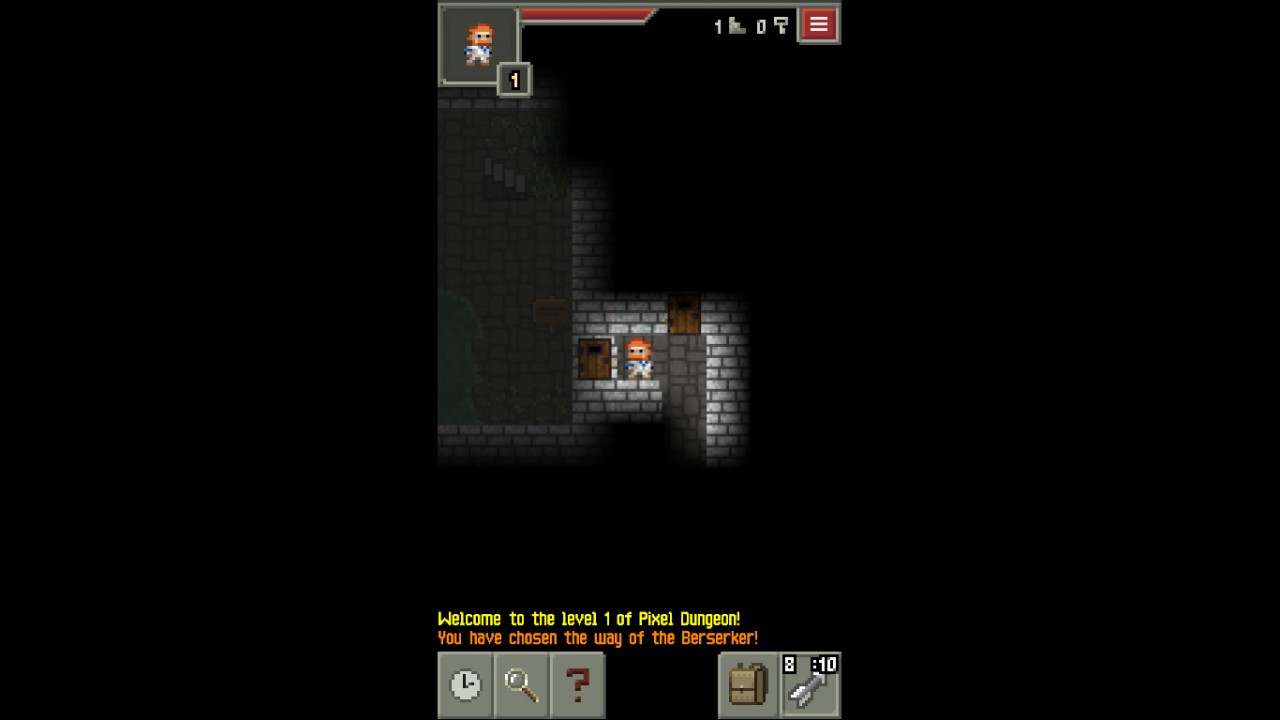Viewport: 1280px width, 720px height.
Task: Search surroundings with the magnifying glass
Action: [521, 685]
